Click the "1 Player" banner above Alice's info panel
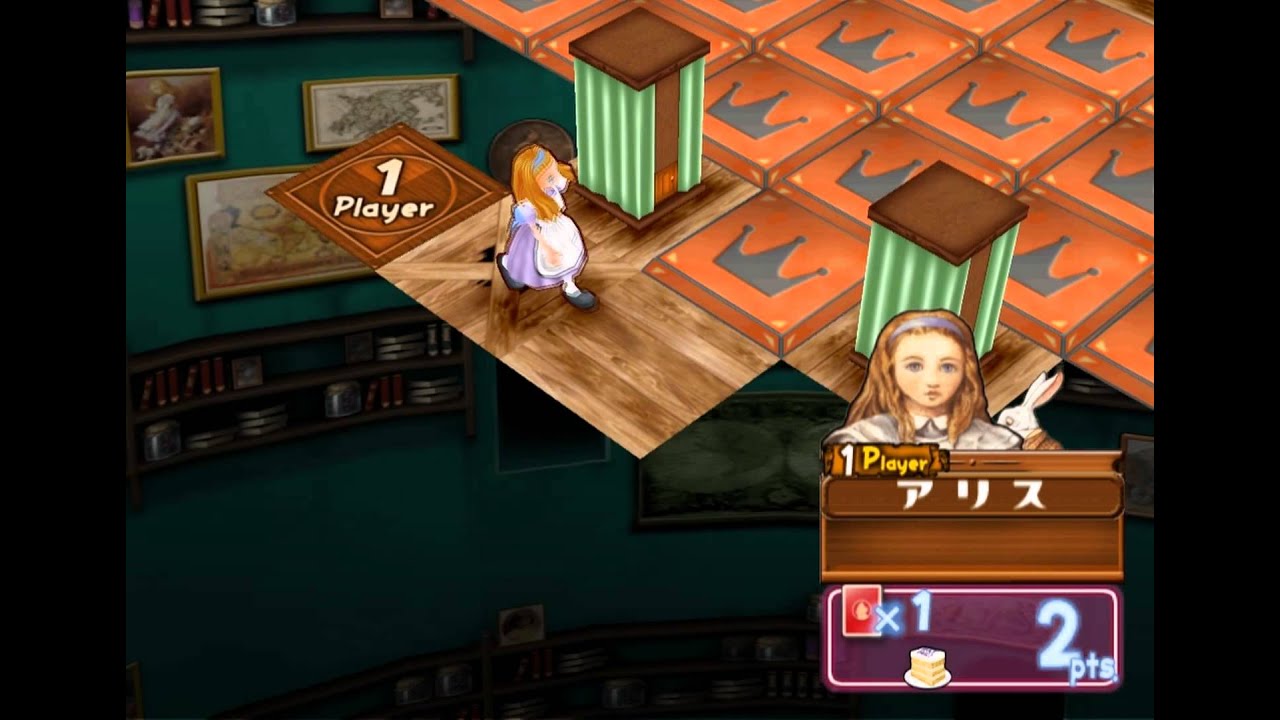The width and height of the screenshot is (1280, 720). pyautogui.click(x=885, y=460)
